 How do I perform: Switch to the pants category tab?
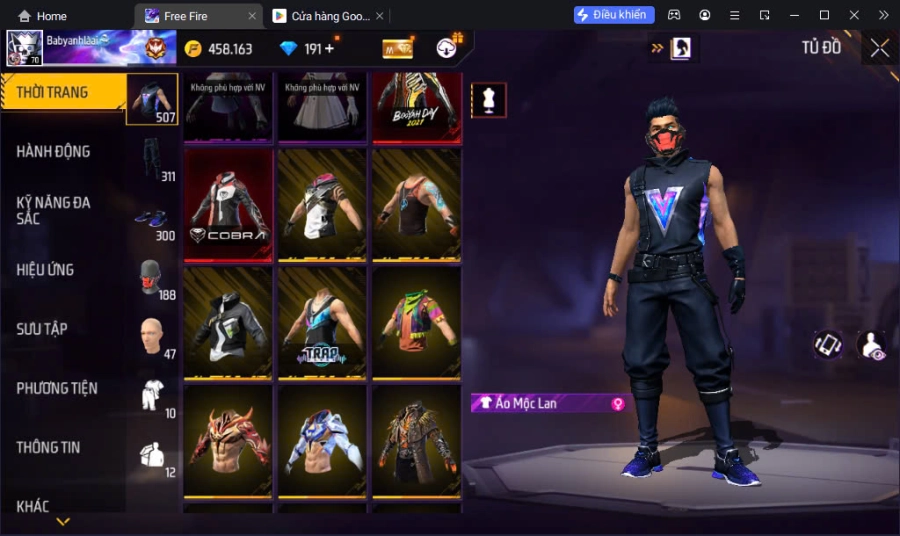tap(153, 162)
